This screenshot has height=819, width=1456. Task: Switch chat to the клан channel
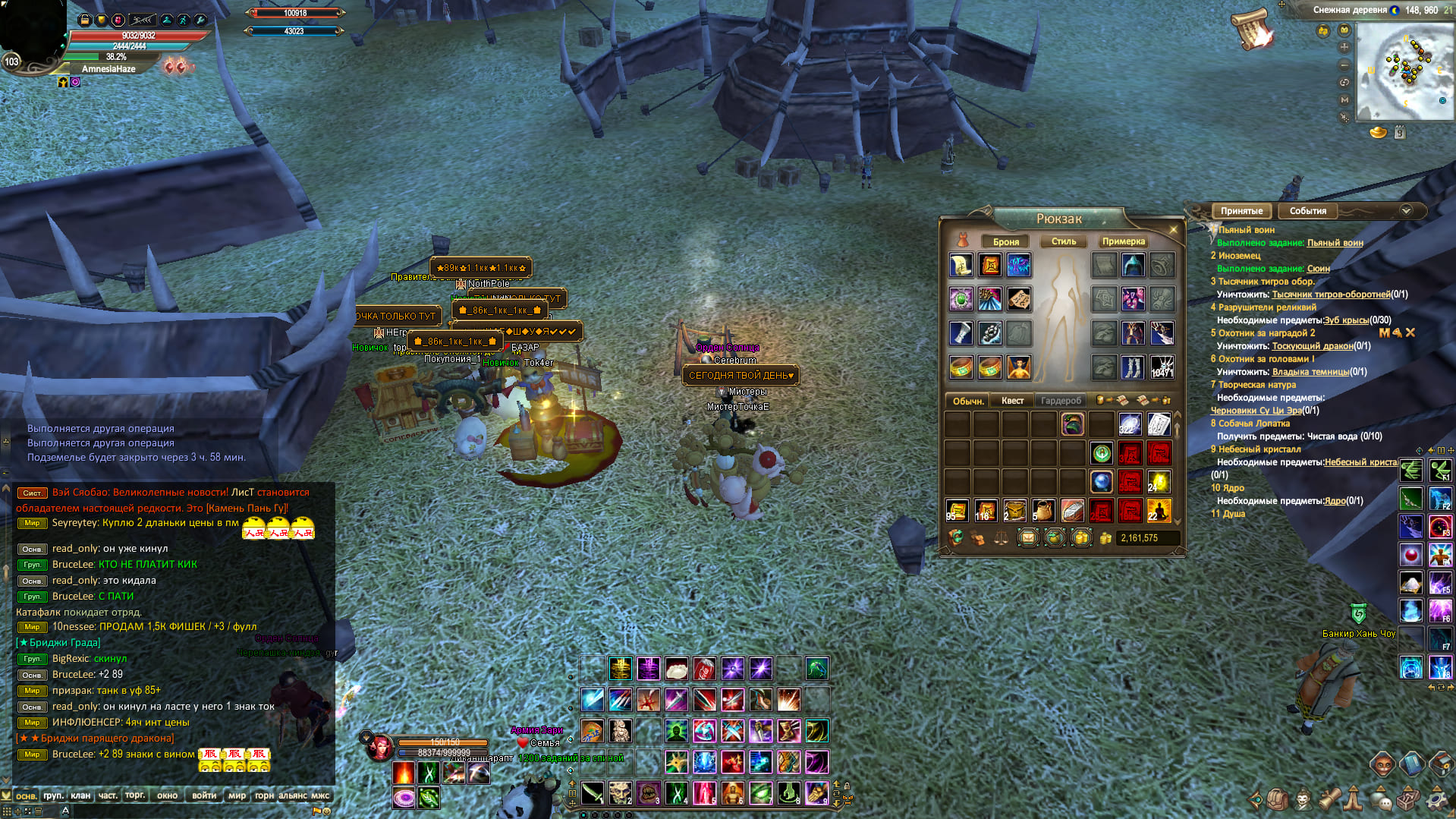80,795
